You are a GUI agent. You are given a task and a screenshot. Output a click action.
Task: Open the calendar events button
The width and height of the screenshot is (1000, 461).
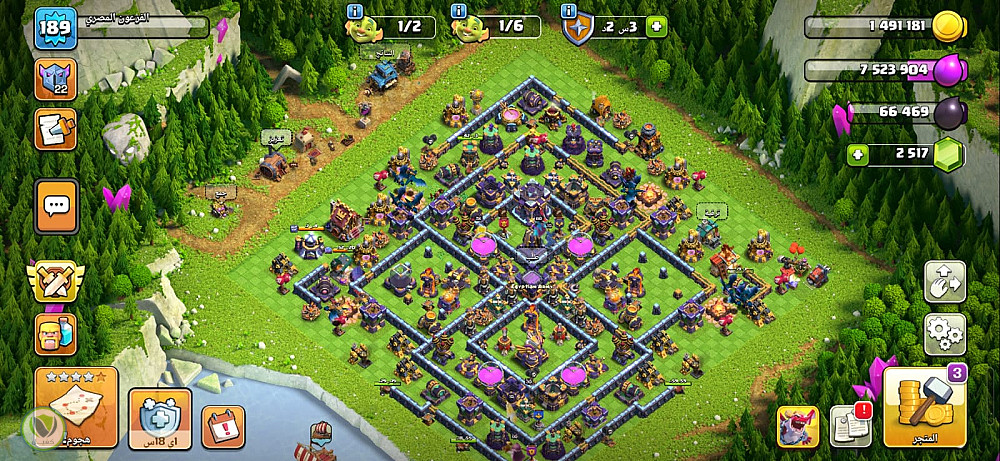[223, 426]
